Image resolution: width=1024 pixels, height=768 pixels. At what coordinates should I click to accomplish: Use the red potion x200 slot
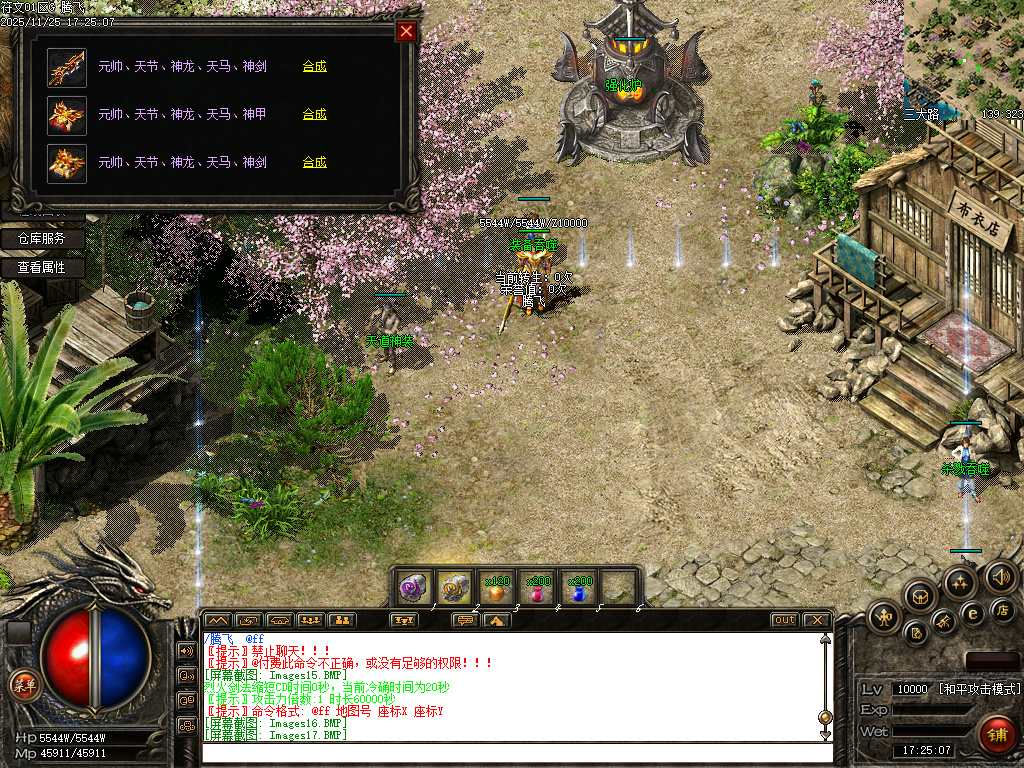tap(538, 589)
